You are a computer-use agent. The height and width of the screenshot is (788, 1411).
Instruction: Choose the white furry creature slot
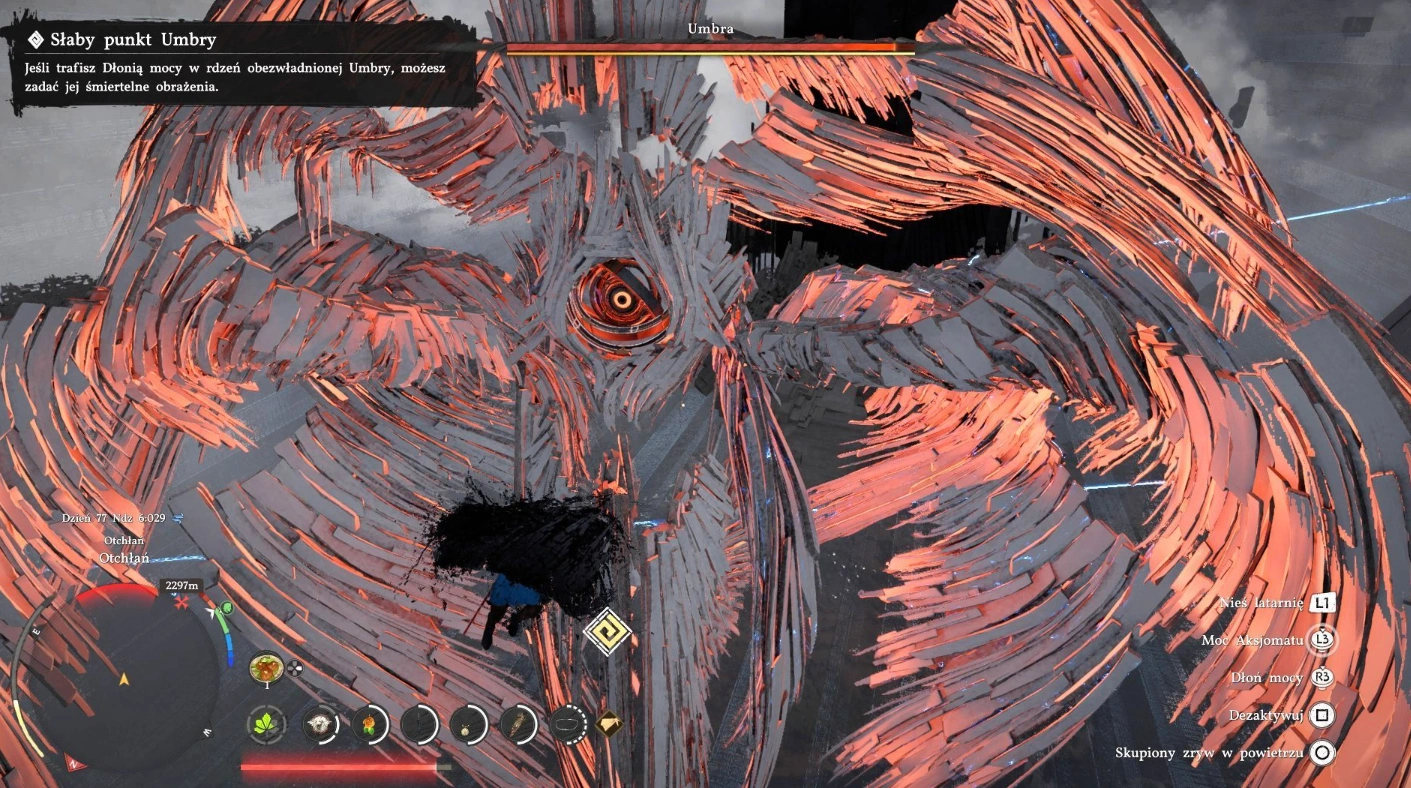pyautogui.click(x=320, y=724)
